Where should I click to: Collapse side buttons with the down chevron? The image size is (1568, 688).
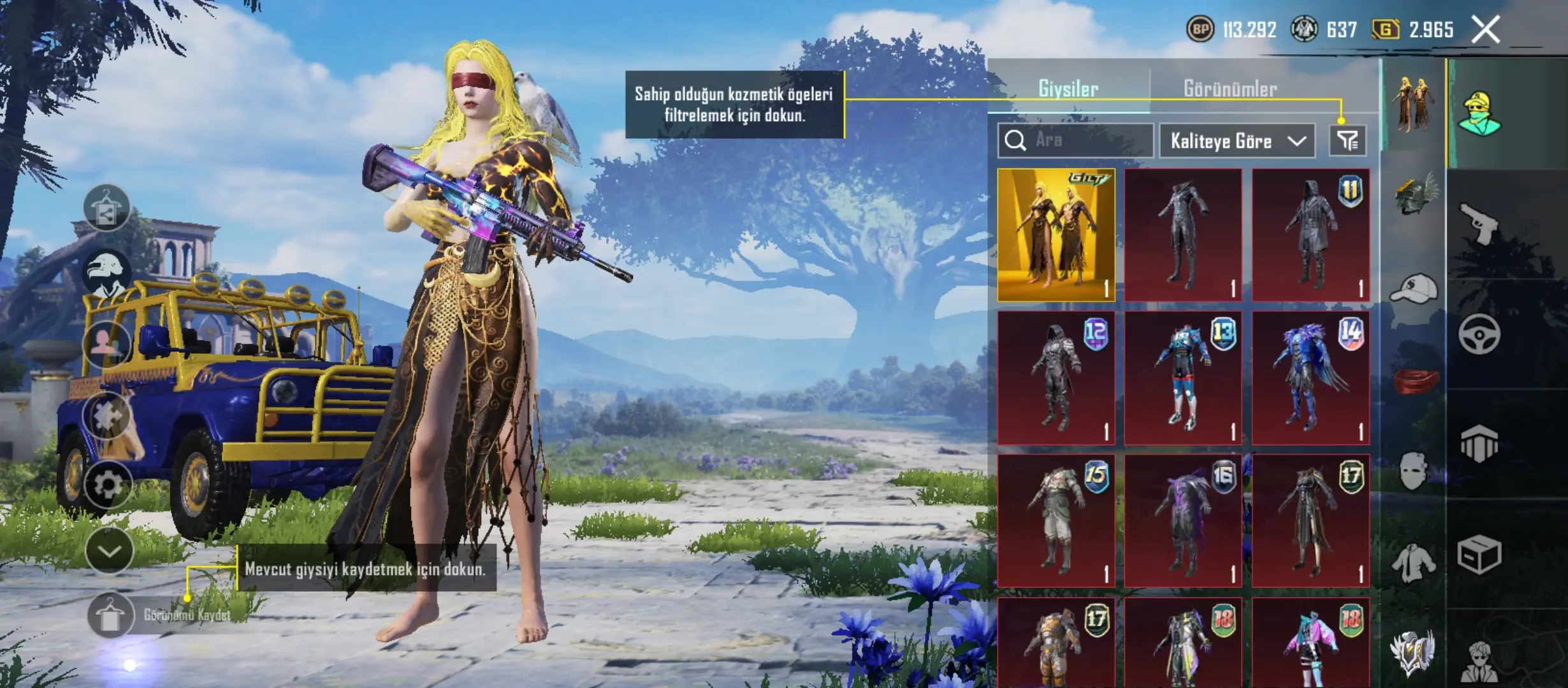[x=109, y=550]
